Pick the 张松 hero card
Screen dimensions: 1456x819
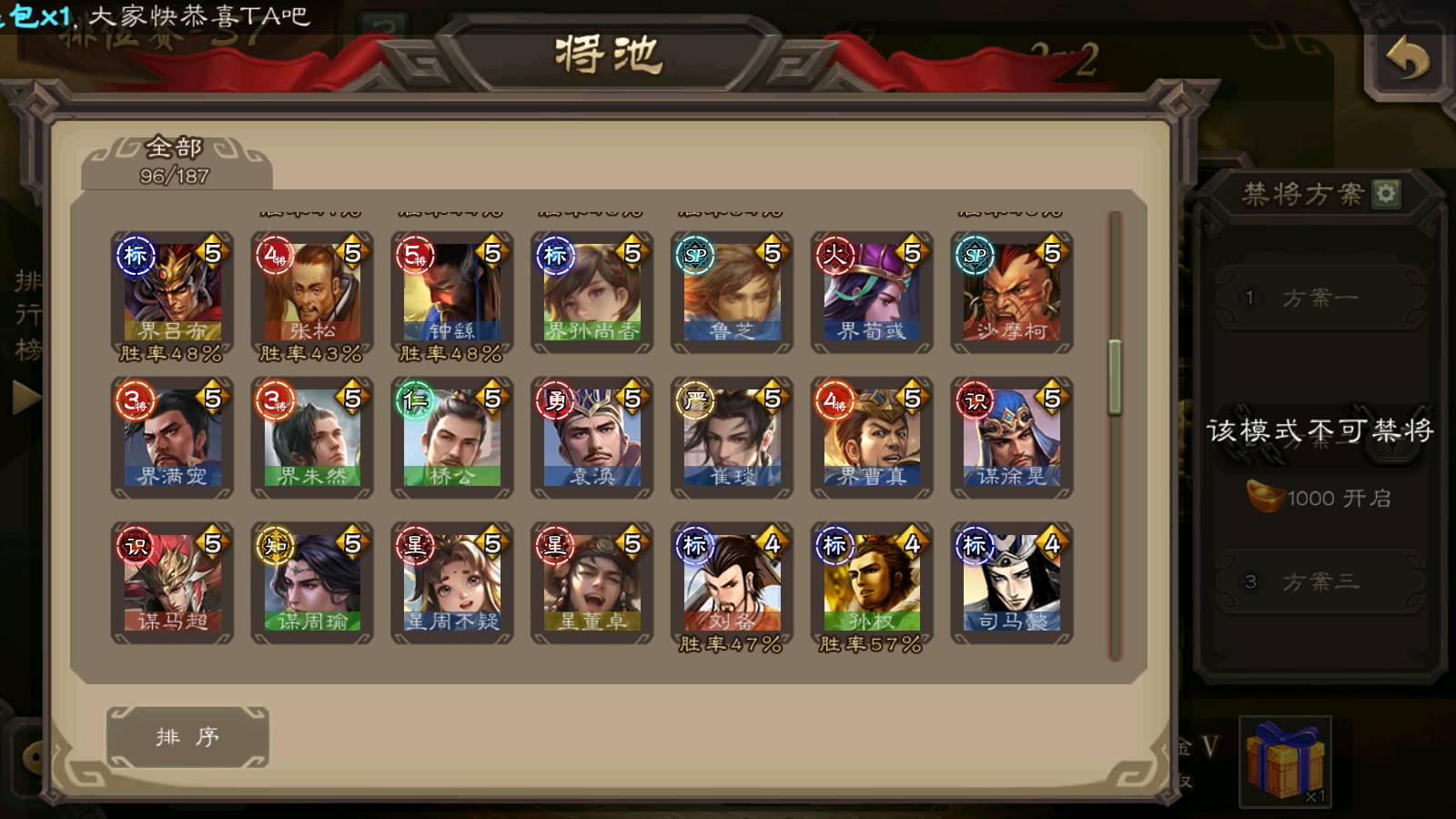pyautogui.click(x=312, y=291)
